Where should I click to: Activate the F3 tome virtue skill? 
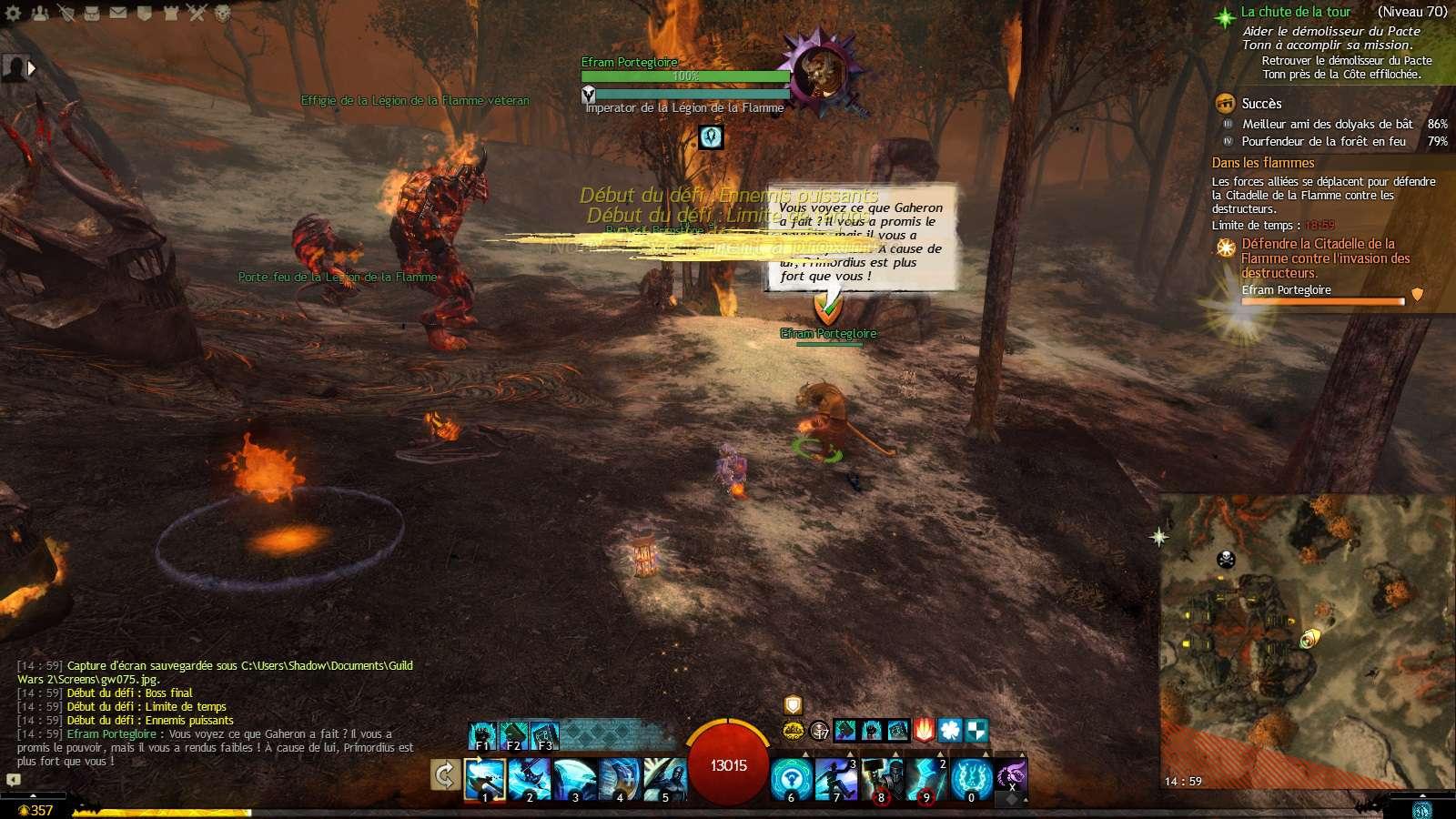tap(544, 734)
